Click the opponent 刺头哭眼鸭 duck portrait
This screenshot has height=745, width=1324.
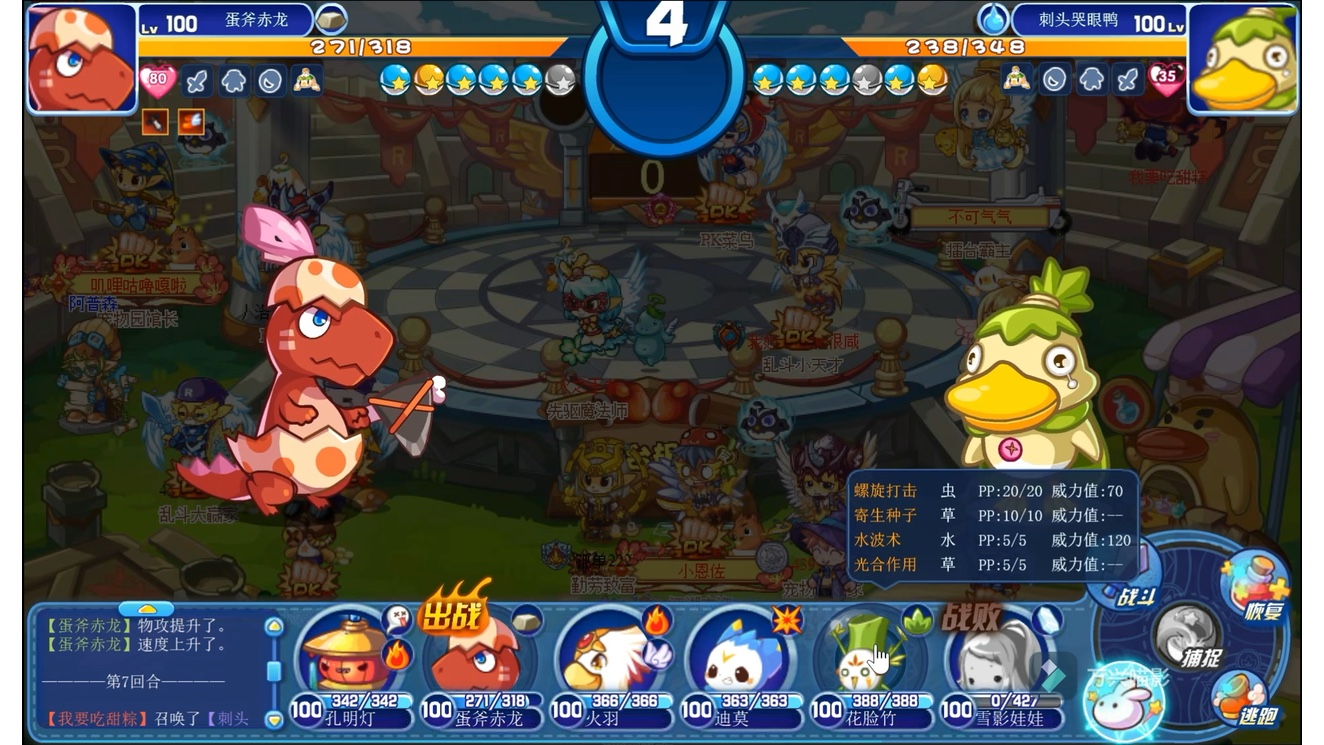point(1243,58)
